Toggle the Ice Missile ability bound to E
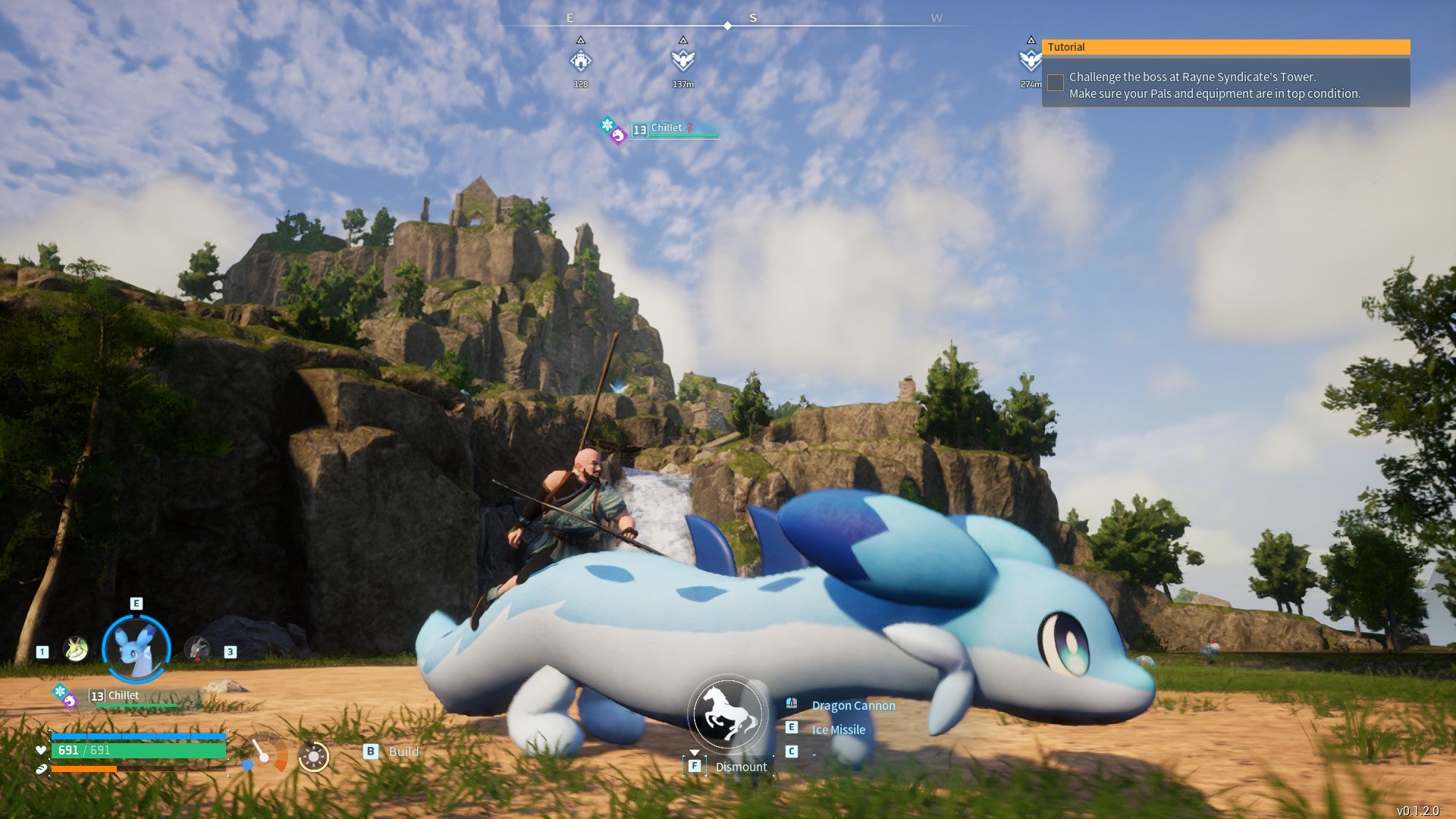1456x819 pixels. pos(792,728)
